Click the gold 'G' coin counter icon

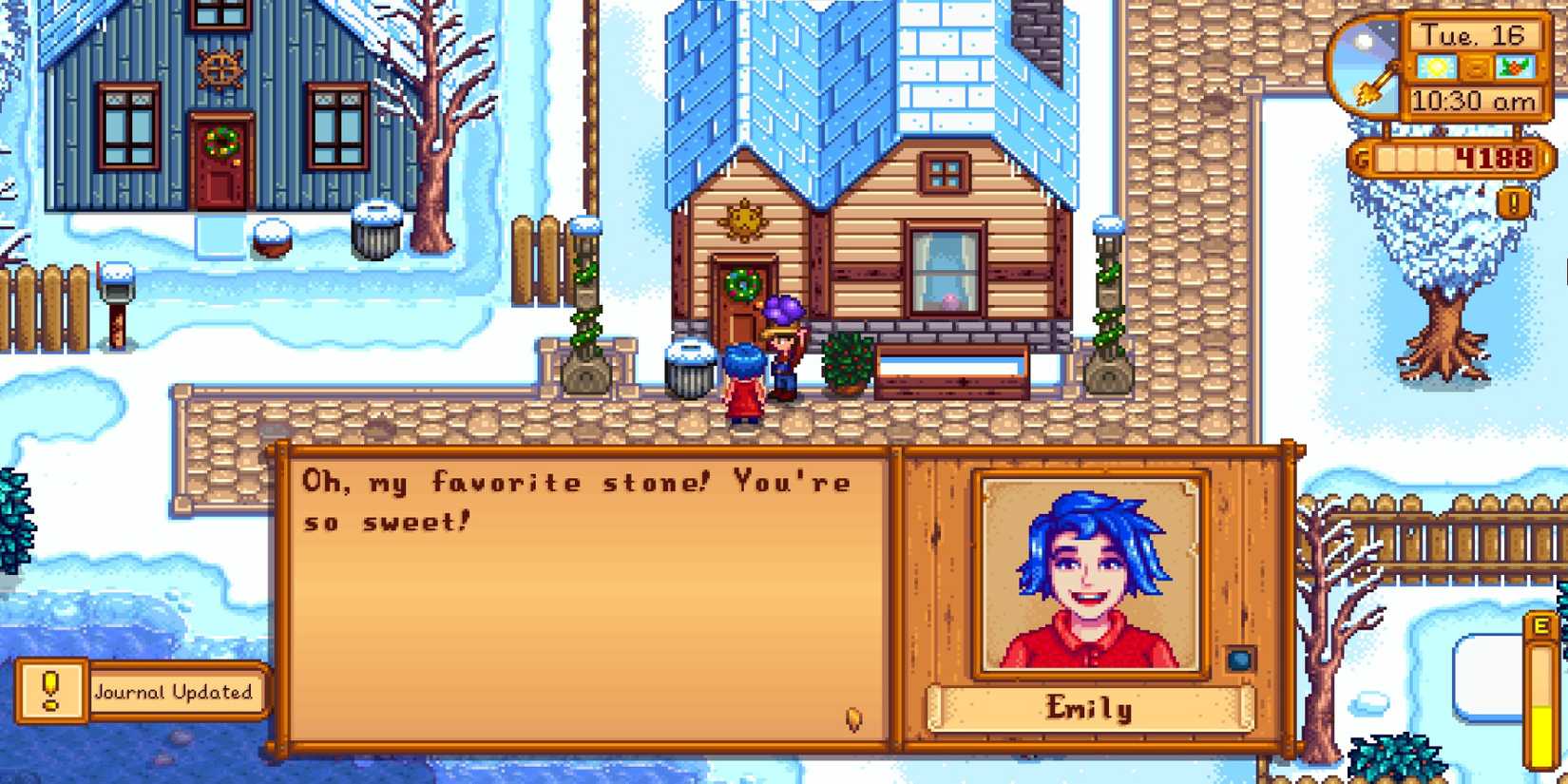click(x=1360, y=158)
